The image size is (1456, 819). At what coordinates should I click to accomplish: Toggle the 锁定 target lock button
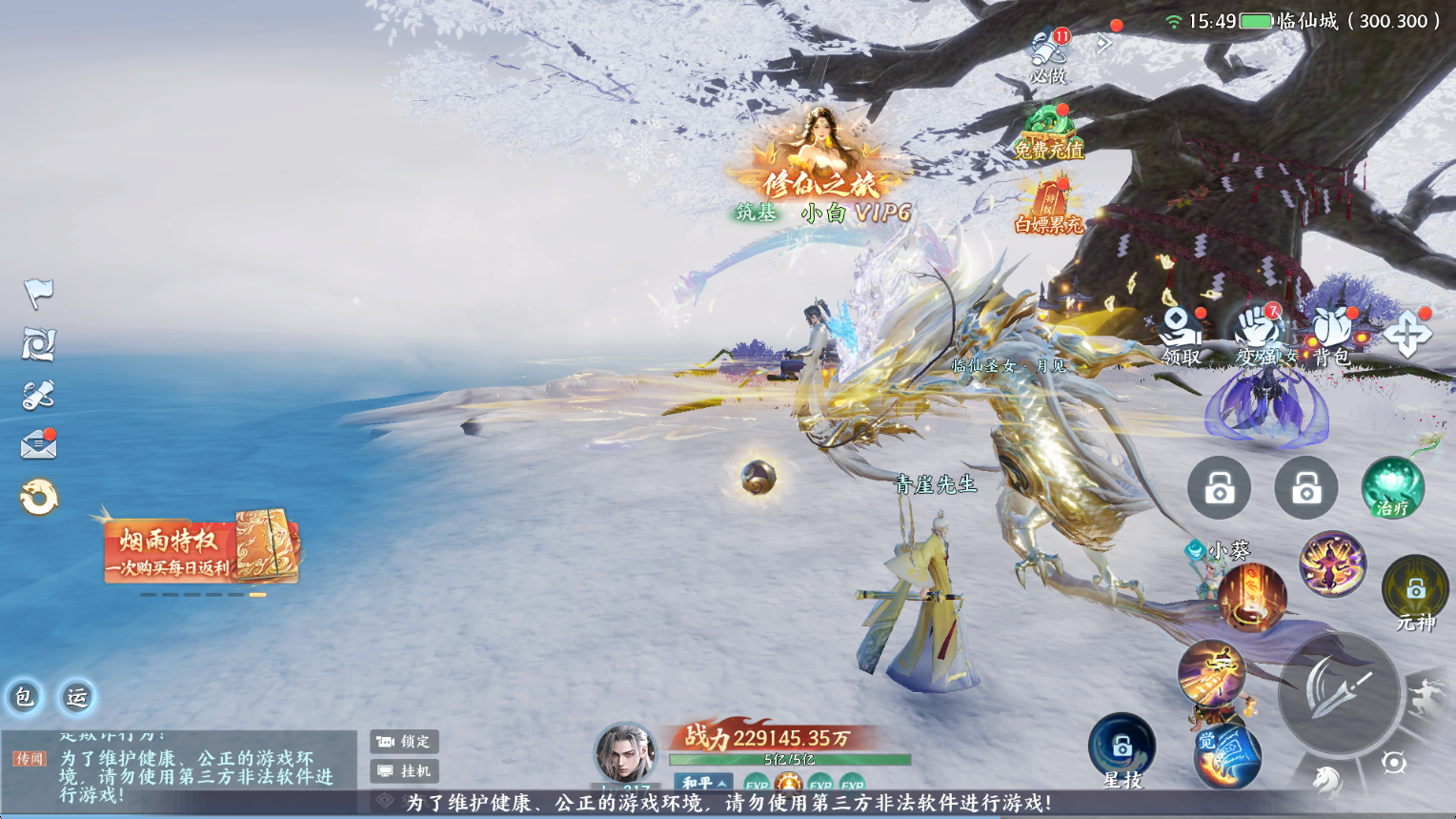[x=404, y=741]
